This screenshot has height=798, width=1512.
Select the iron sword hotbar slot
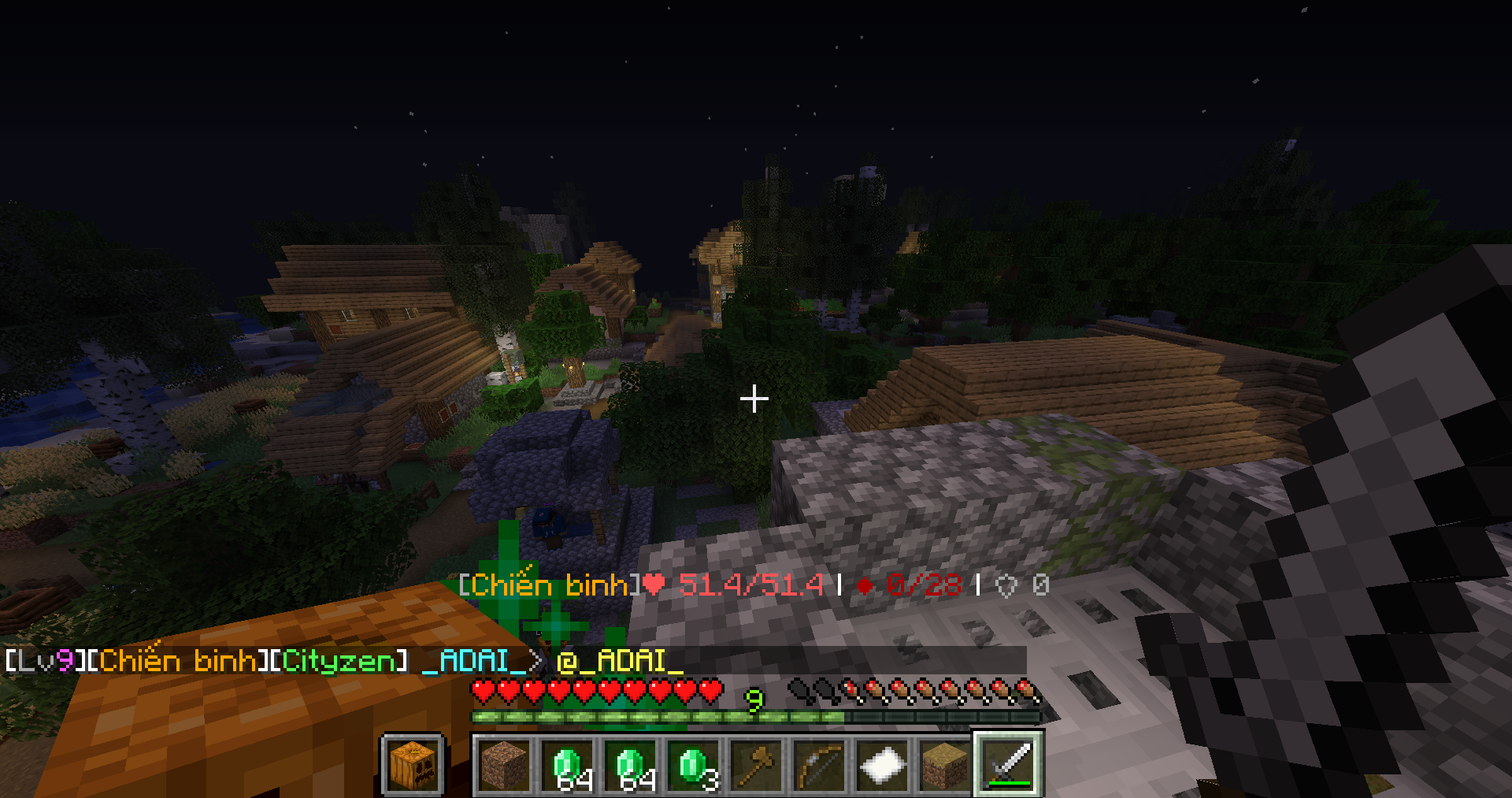click(1009, 763)
